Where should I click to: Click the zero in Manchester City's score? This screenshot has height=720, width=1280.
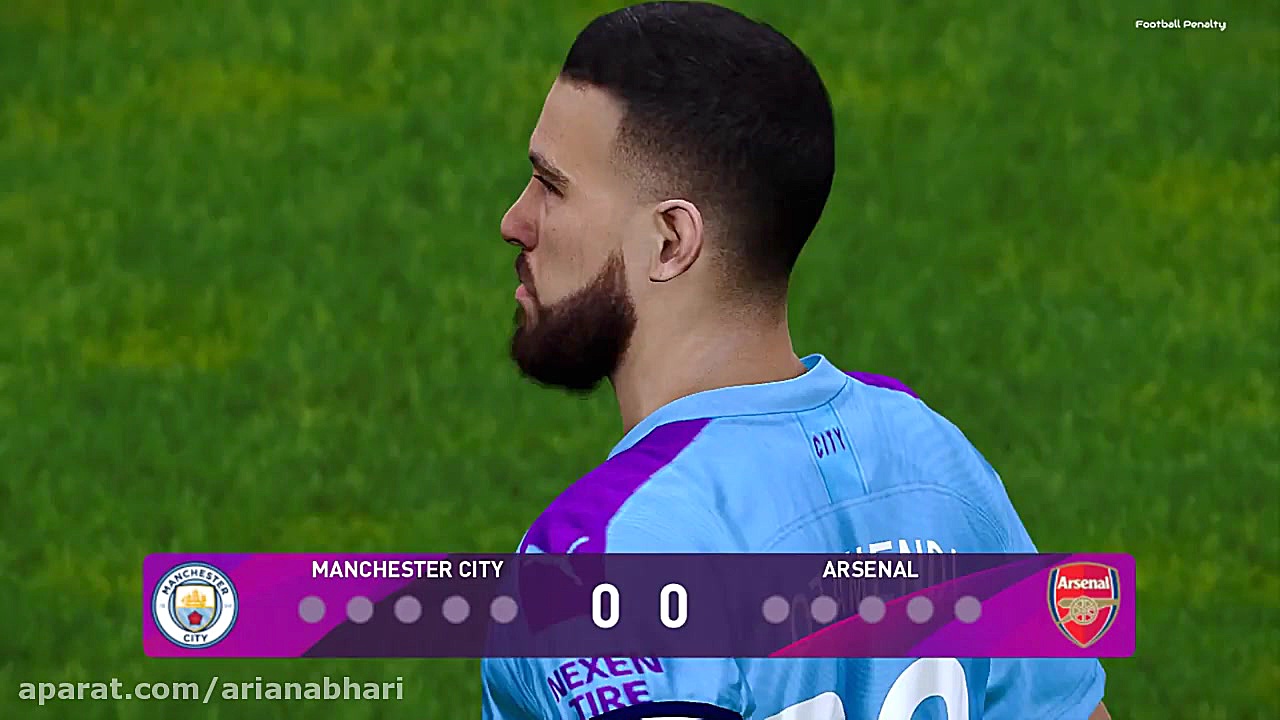(x=607, y=605)
